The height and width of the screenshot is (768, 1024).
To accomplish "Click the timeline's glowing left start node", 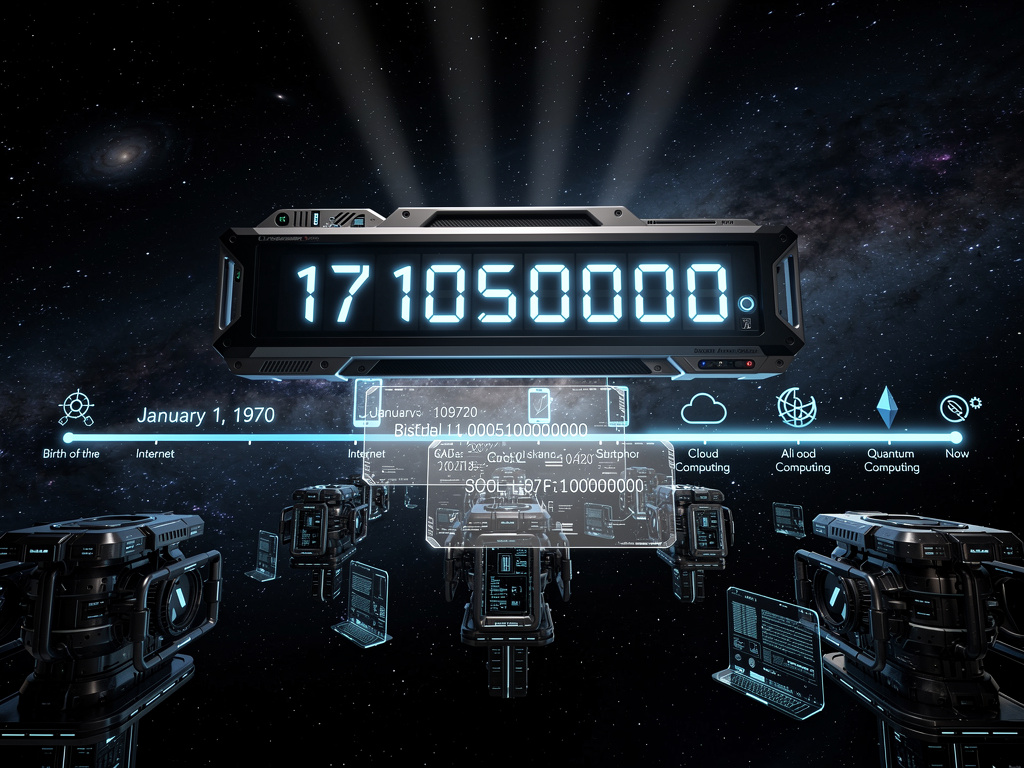I will 68,437.
